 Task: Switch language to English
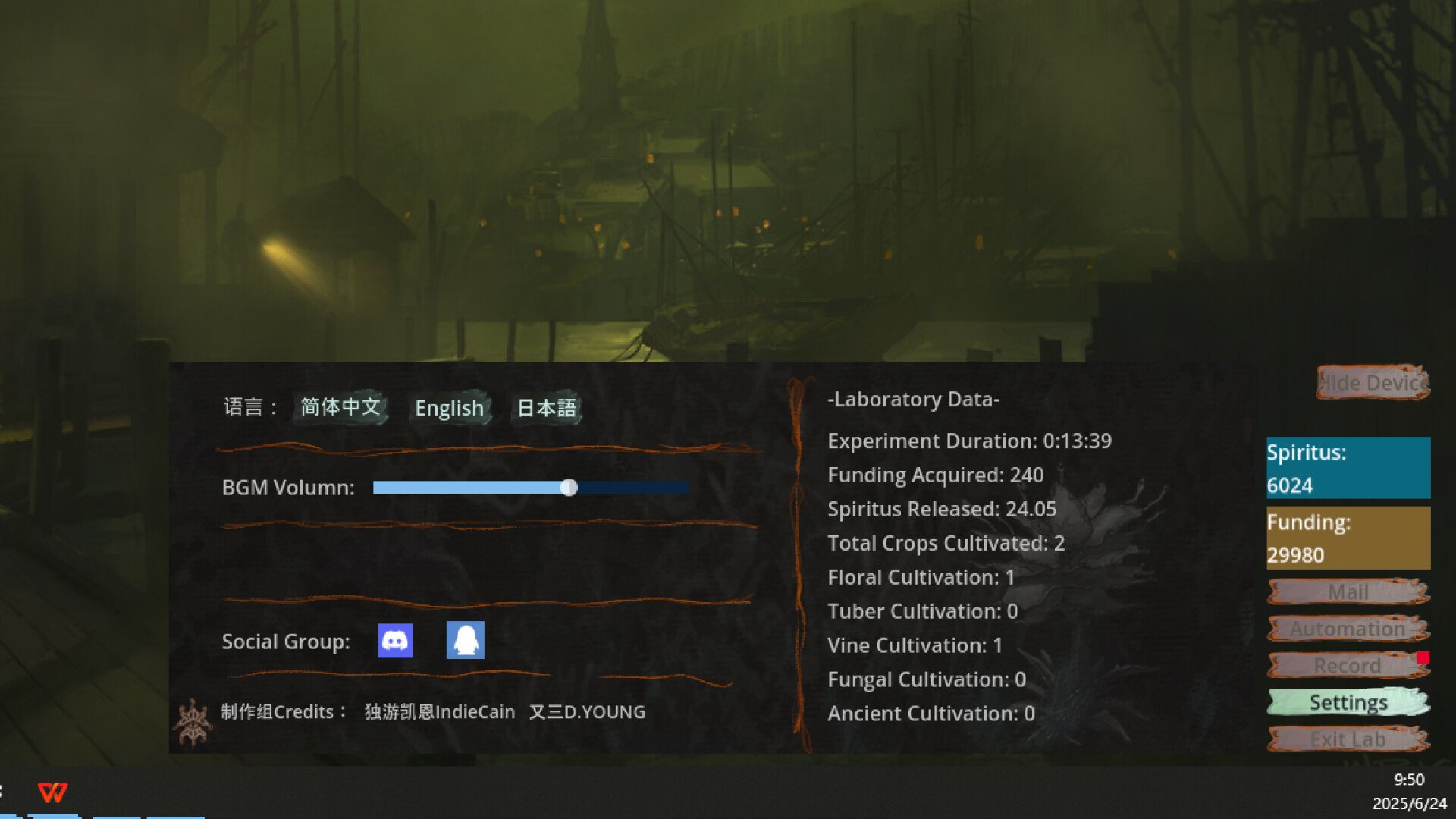pos(449,409)
